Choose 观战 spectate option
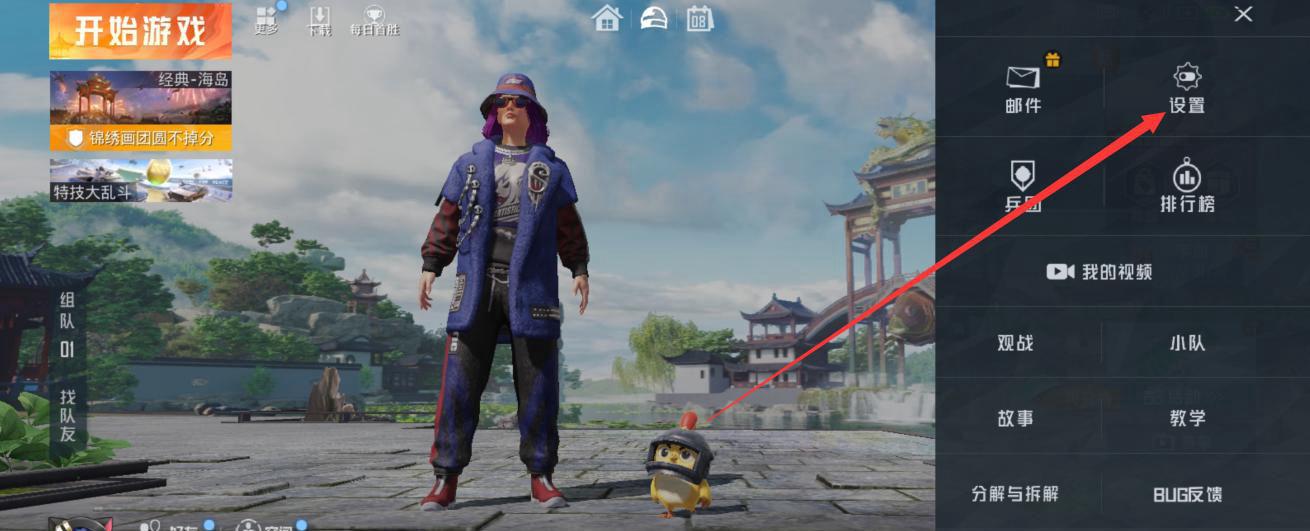This screenshot has height=531, width=1310. coord(1015,343)
